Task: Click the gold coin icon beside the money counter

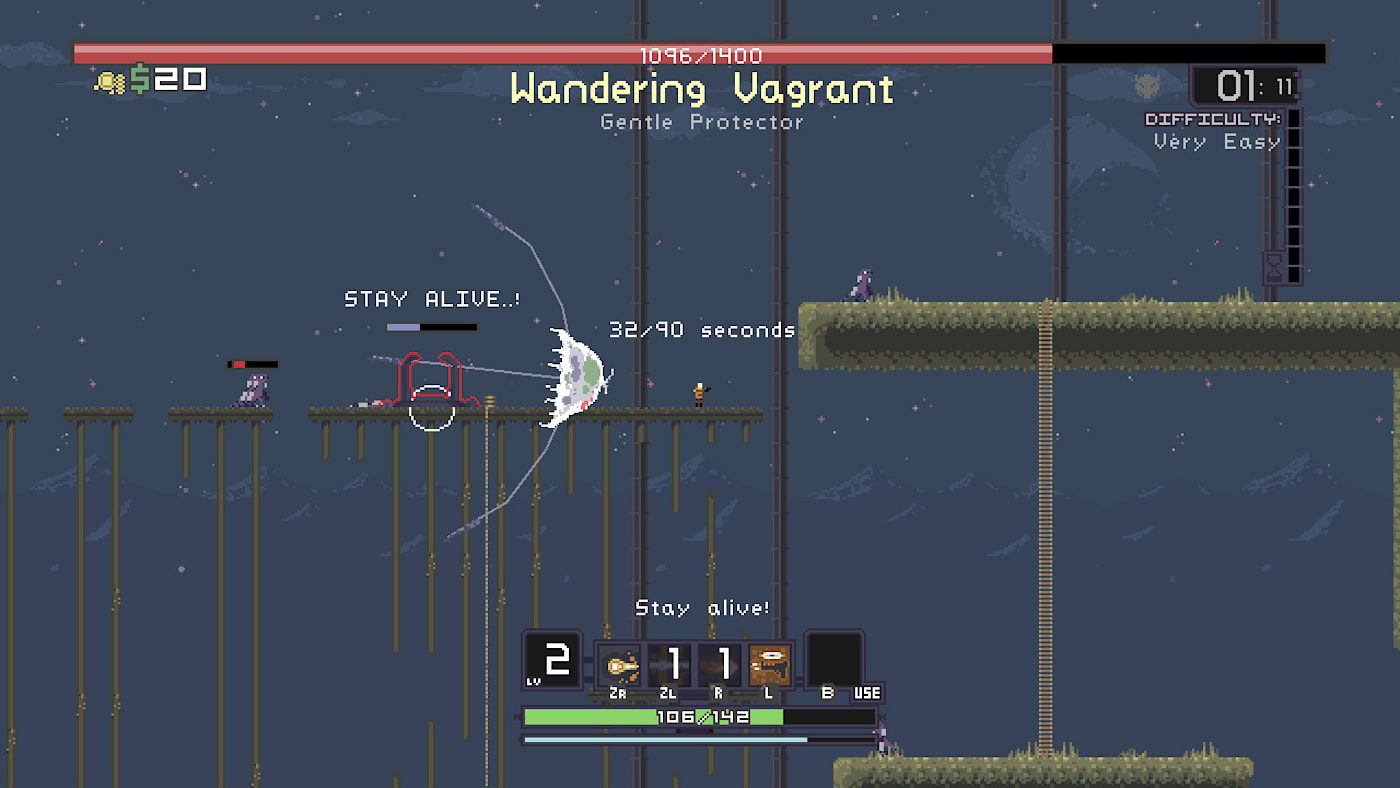Action: [109, 79]
